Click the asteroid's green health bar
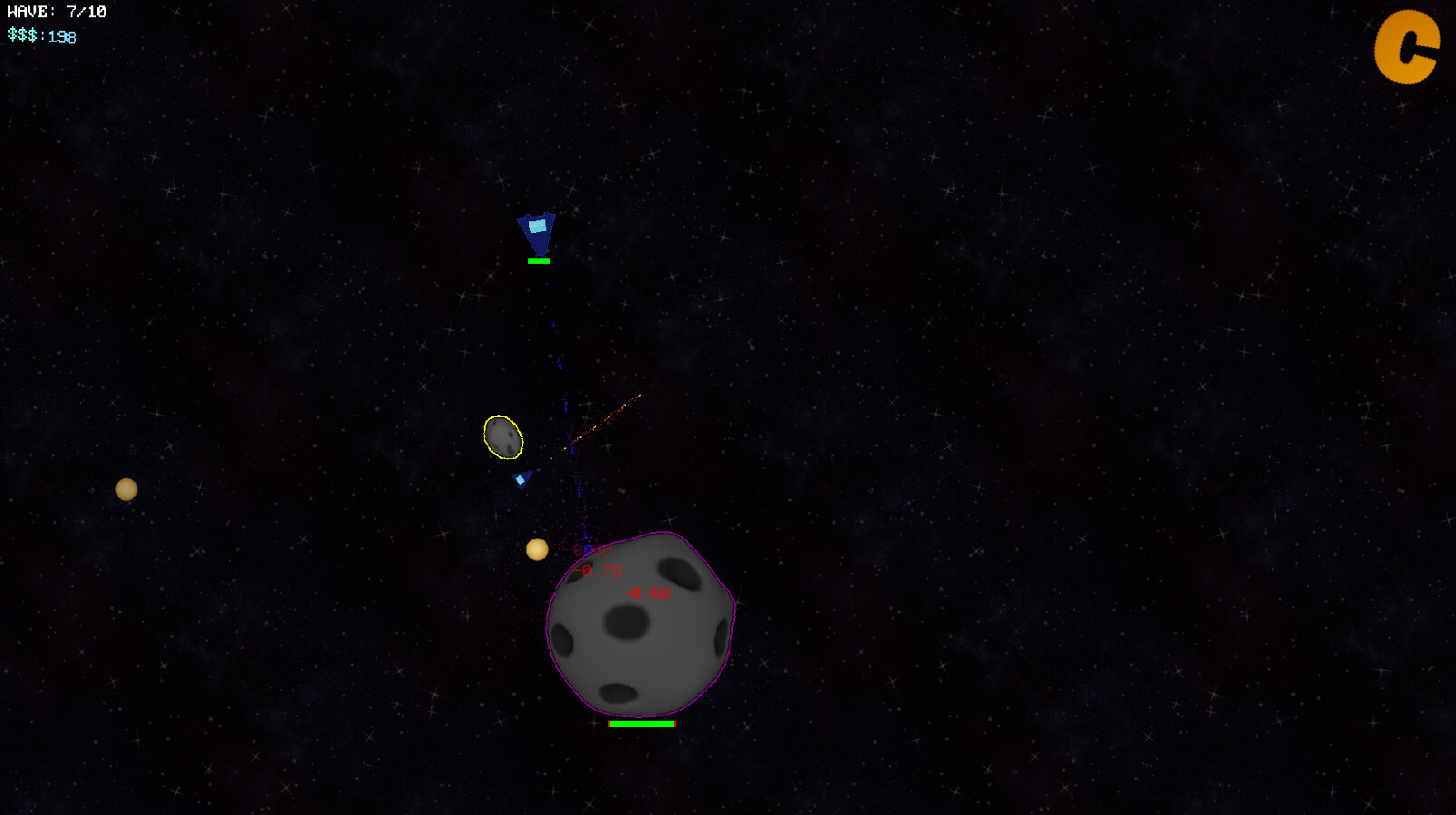Image resolution: width=1456 pixels, height=815 pixels. pos(641,724)
